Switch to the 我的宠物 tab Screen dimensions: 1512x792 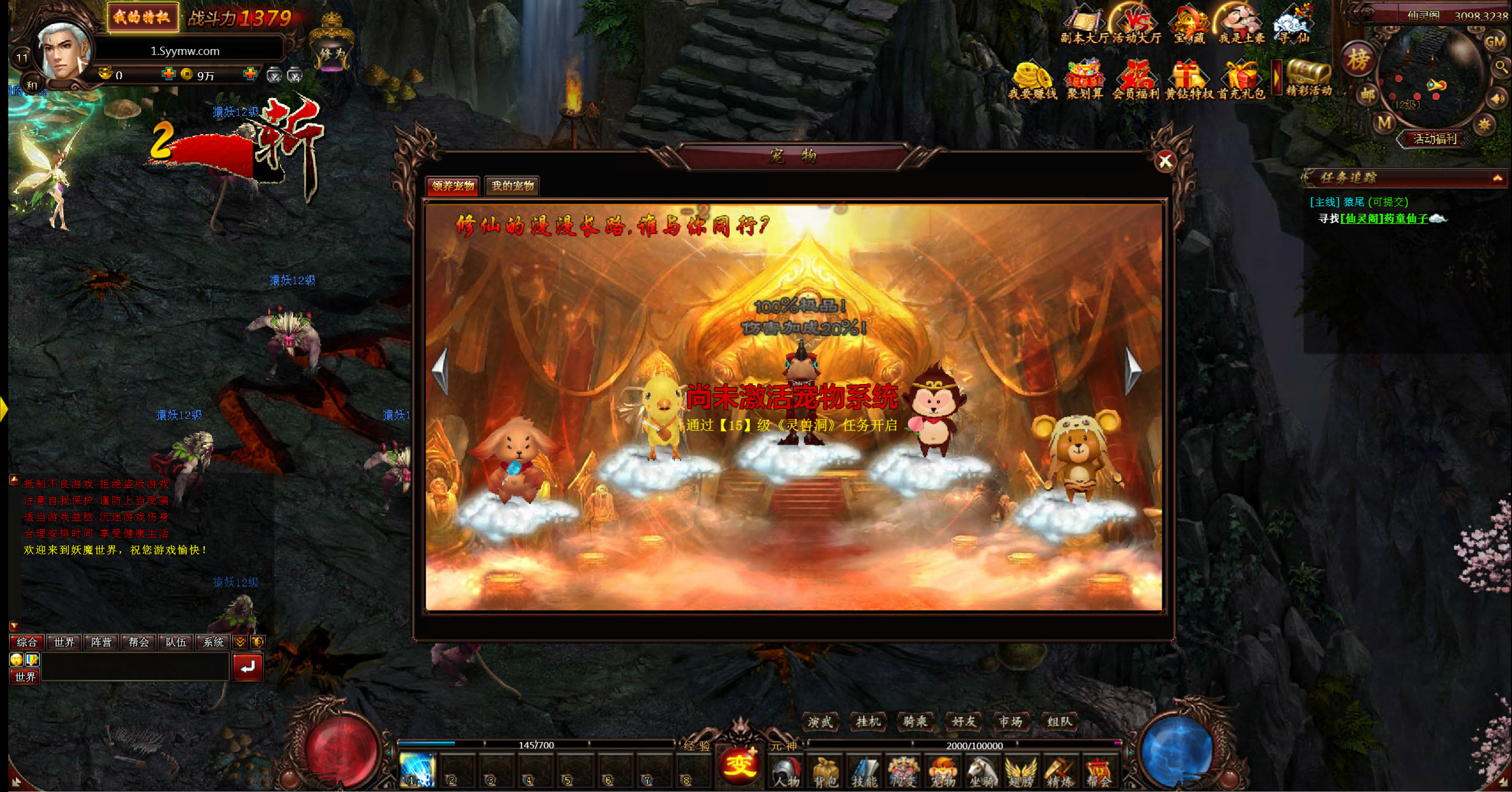tap(512, 186)
